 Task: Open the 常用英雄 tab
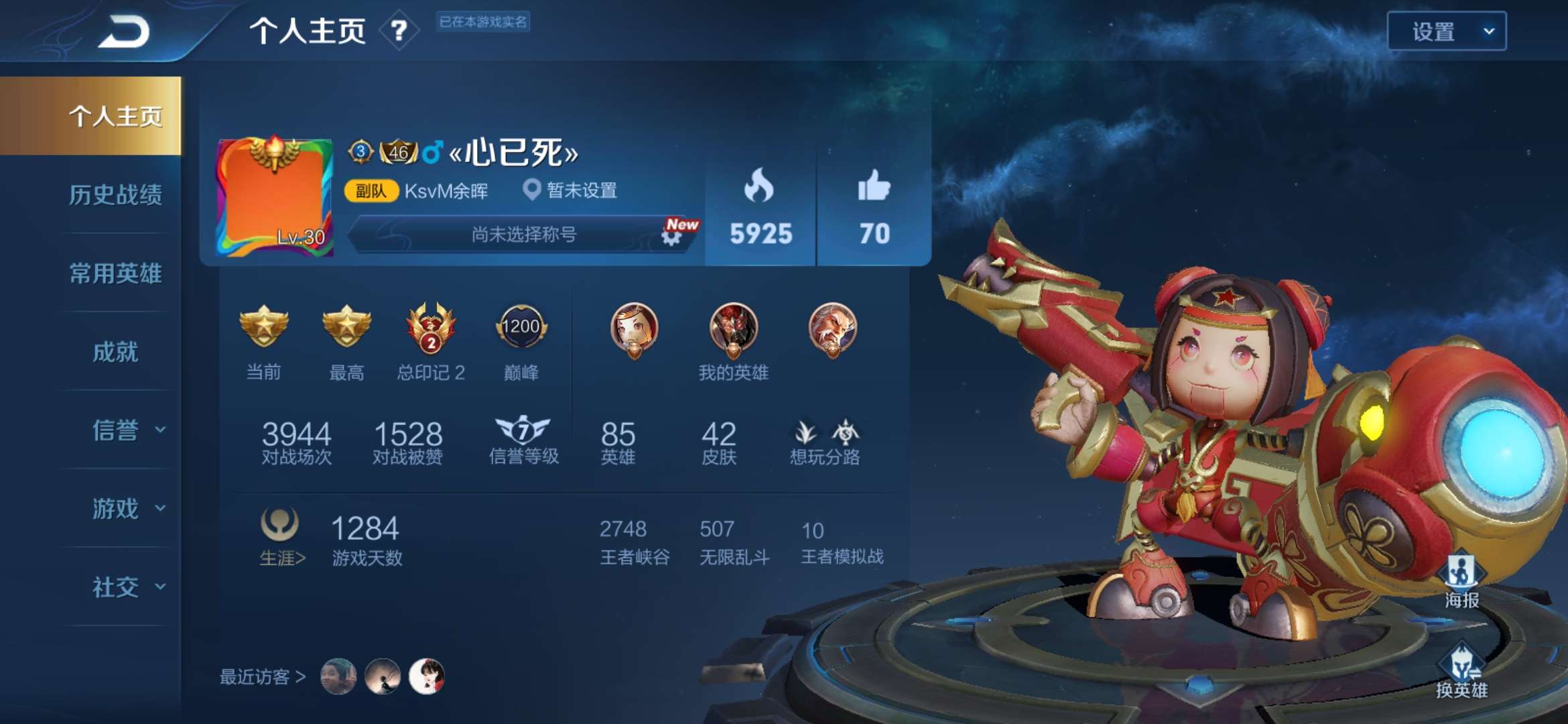[115, 274]
